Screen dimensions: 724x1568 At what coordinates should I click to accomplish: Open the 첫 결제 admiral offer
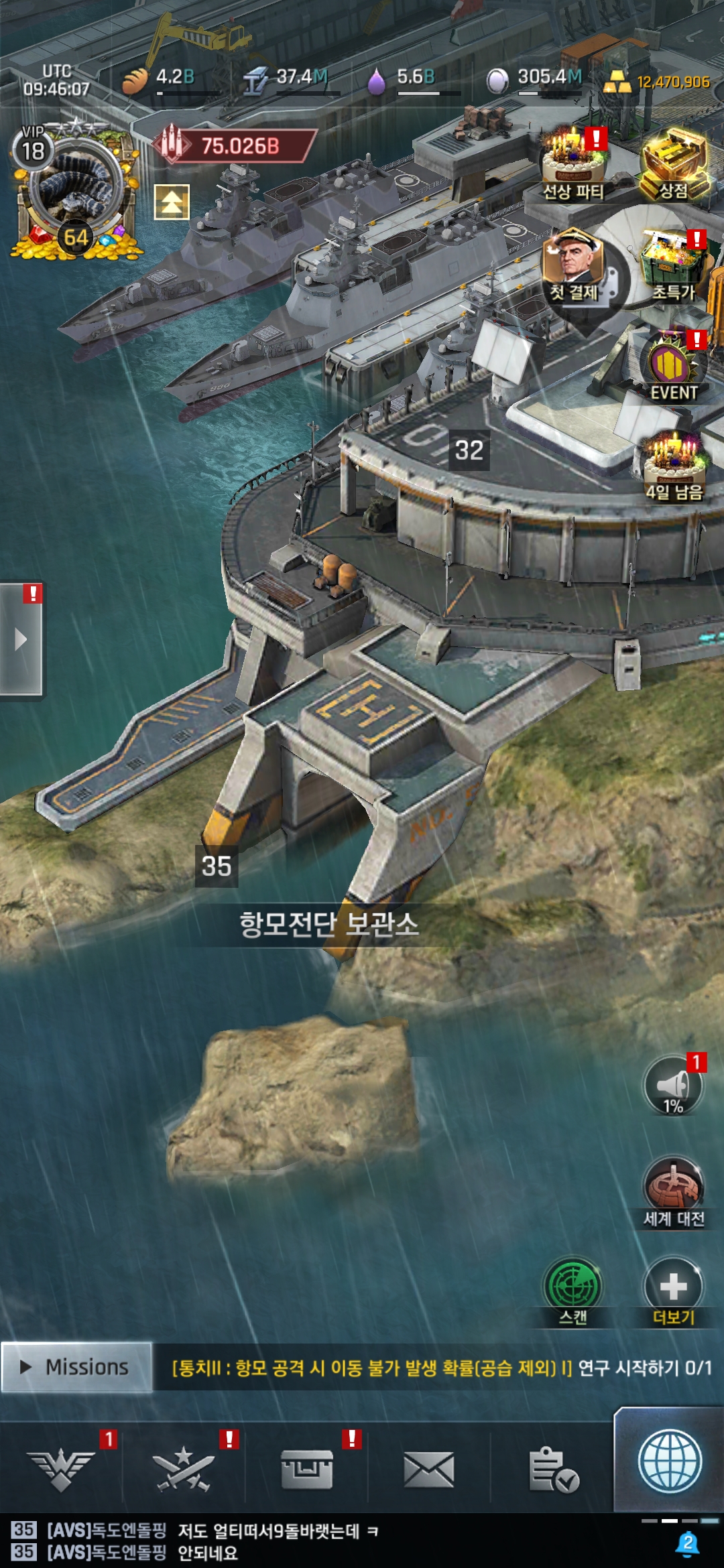click(574, 265)
